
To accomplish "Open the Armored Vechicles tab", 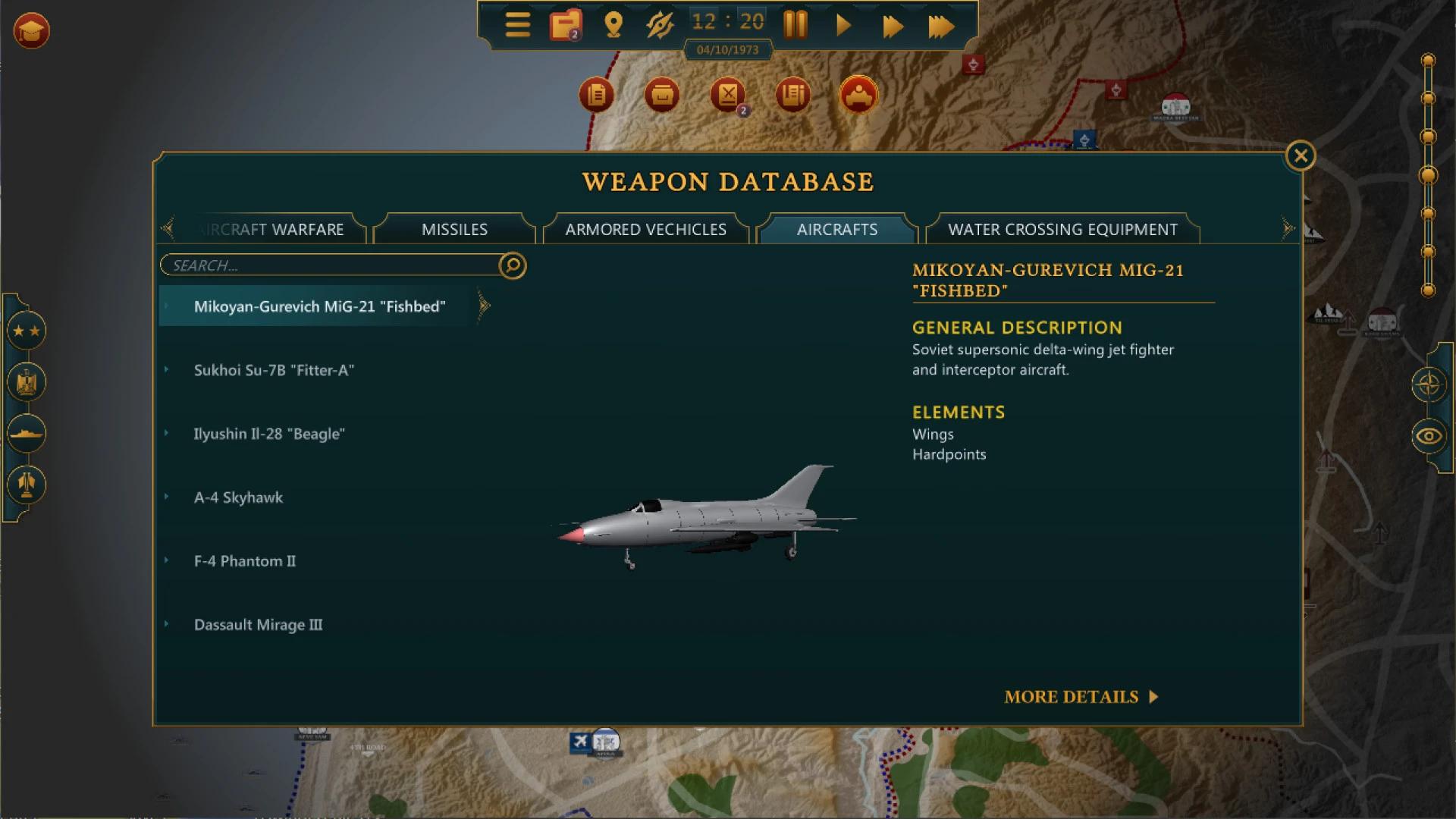I will [x=645, y=228].
